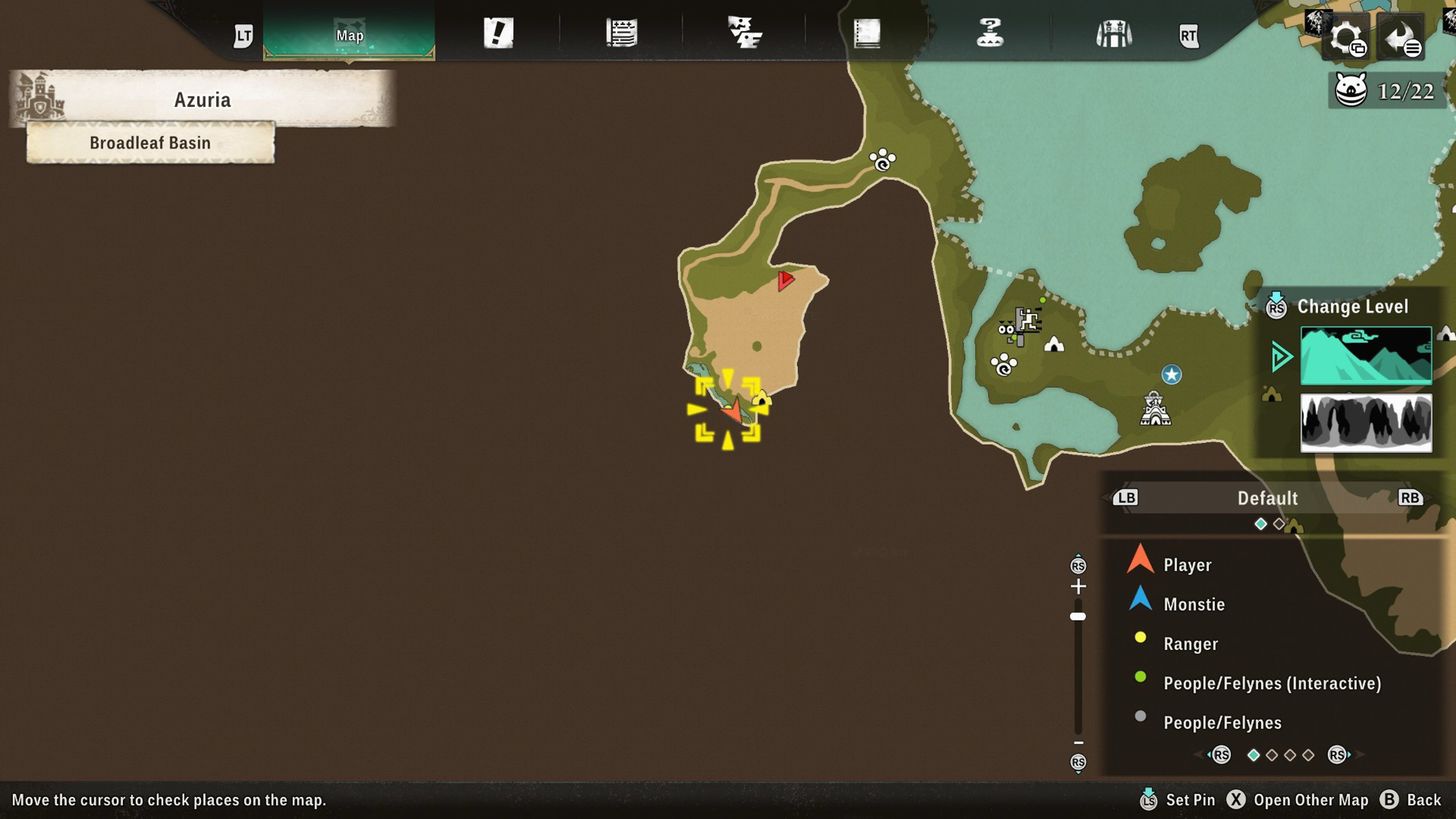The width and height of the screenshot is (1456, 819).
Task: Choose the running figure map marker
Action: [1027, 321]
